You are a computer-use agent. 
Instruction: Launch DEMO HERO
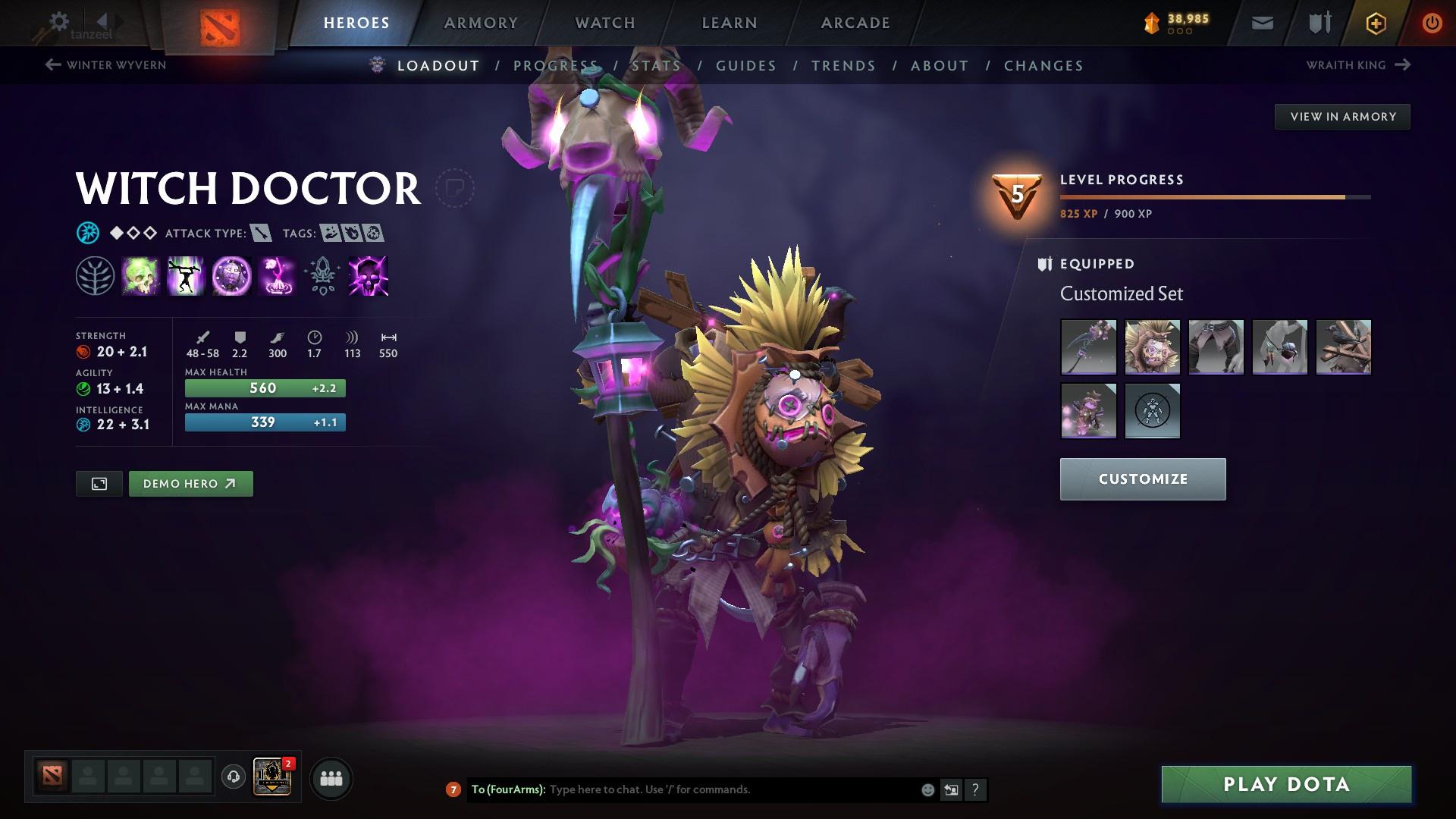point(190,483)
